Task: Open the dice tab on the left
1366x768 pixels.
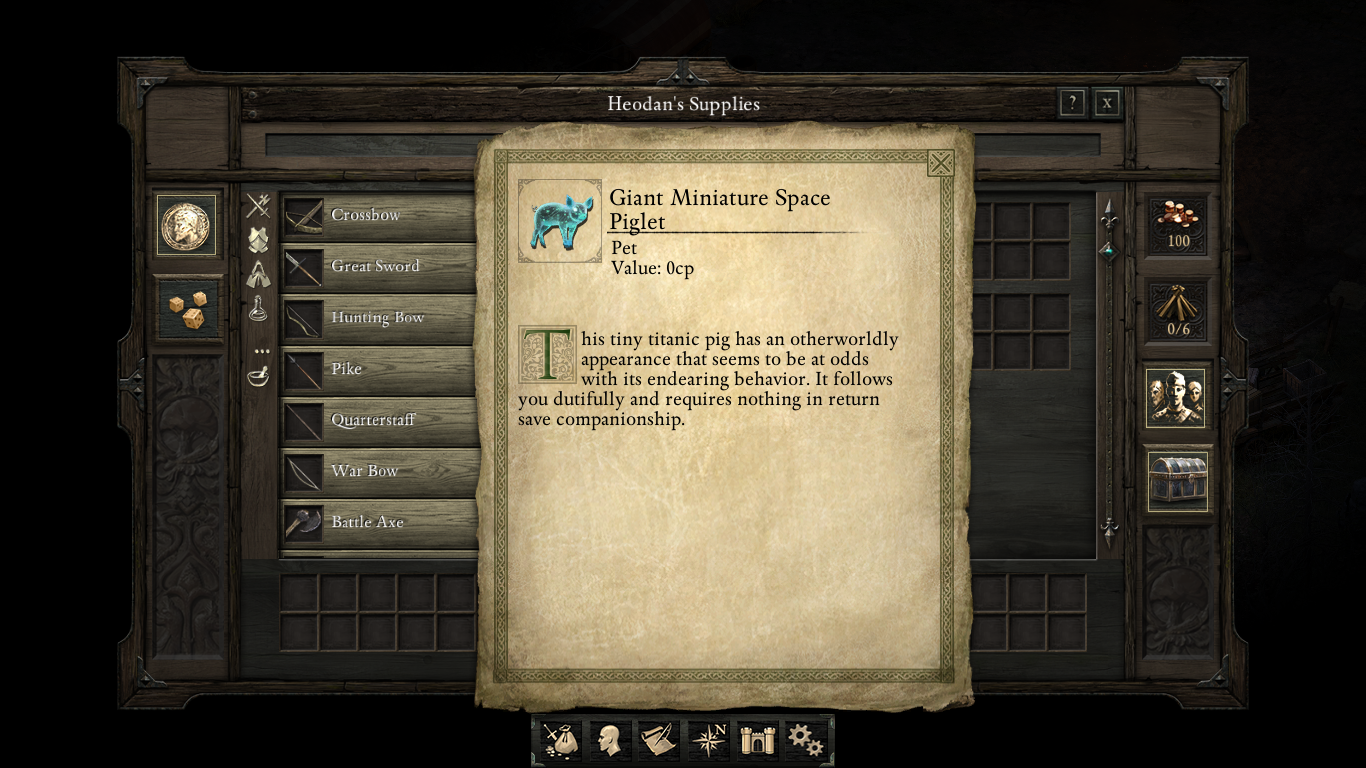Action: pyautogui.click(x=187, y=309)
